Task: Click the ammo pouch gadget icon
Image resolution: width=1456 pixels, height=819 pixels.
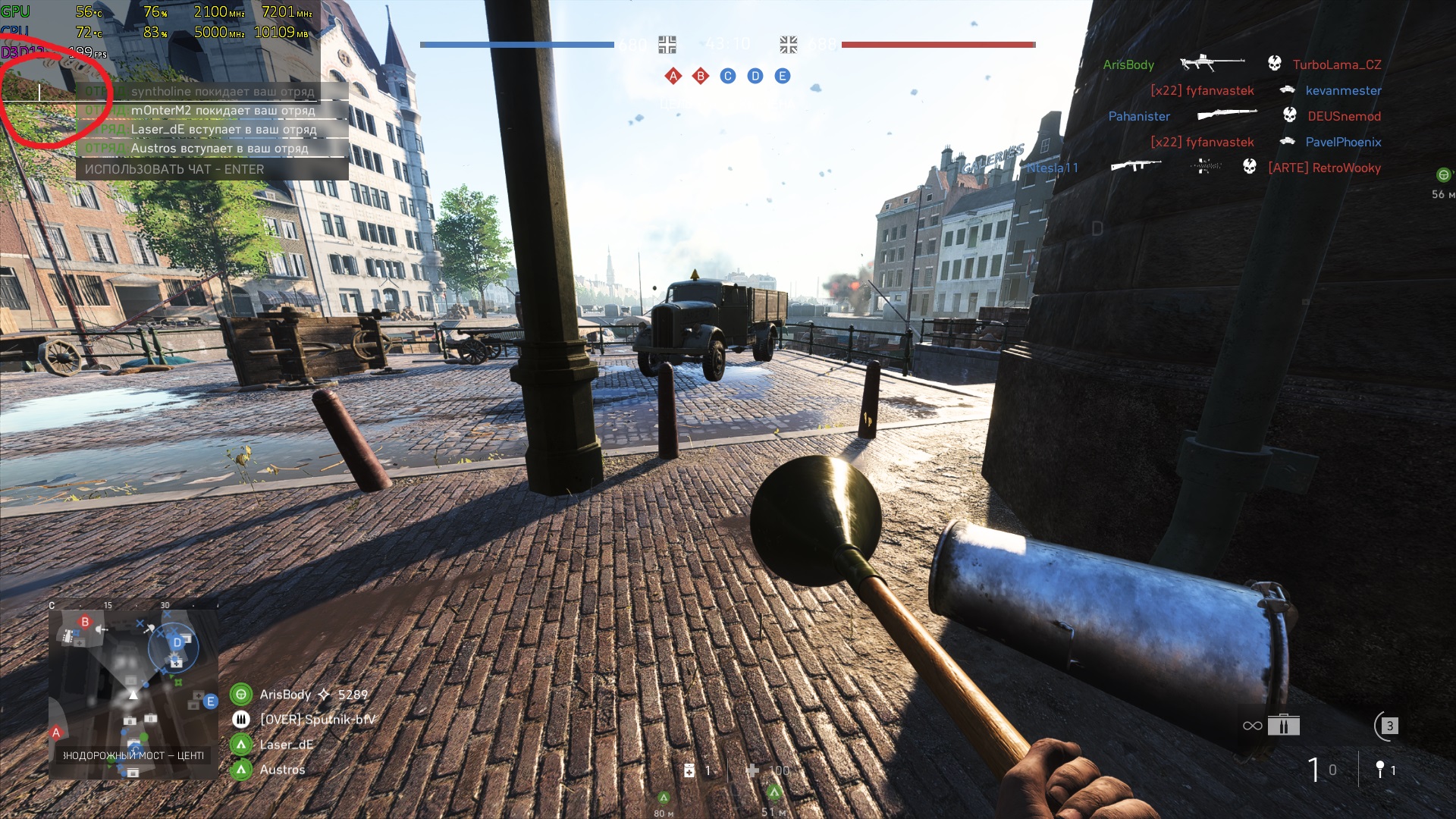Action: [x=1283, y=726]
